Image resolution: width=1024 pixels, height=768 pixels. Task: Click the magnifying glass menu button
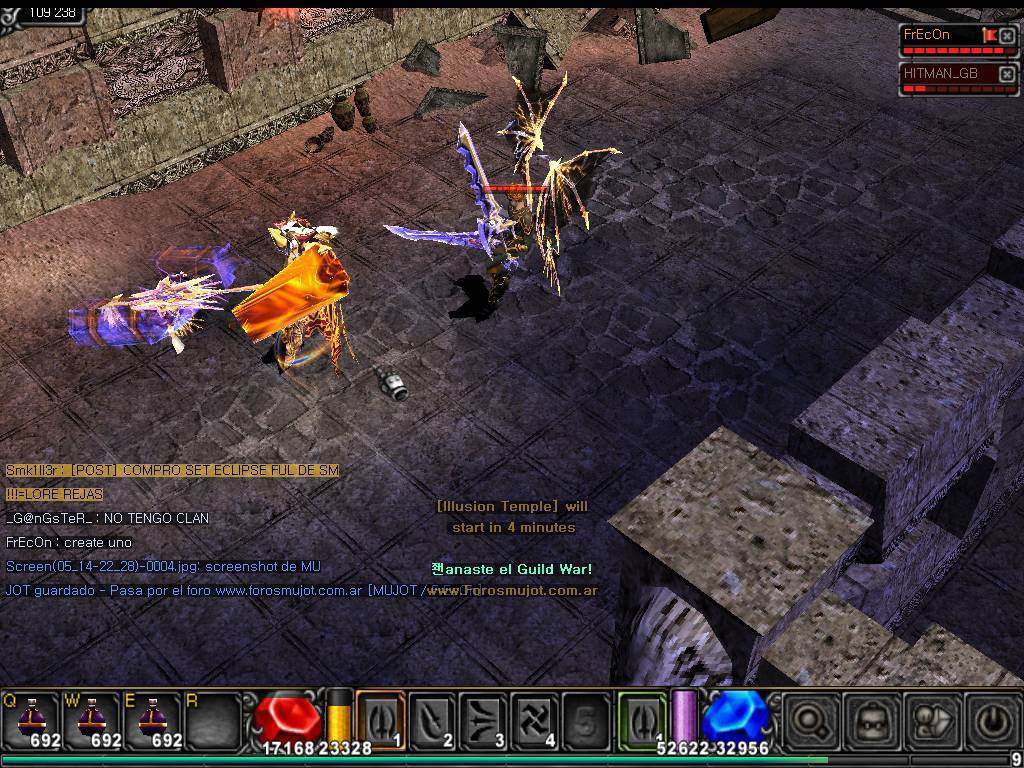(x=810, y=720)
